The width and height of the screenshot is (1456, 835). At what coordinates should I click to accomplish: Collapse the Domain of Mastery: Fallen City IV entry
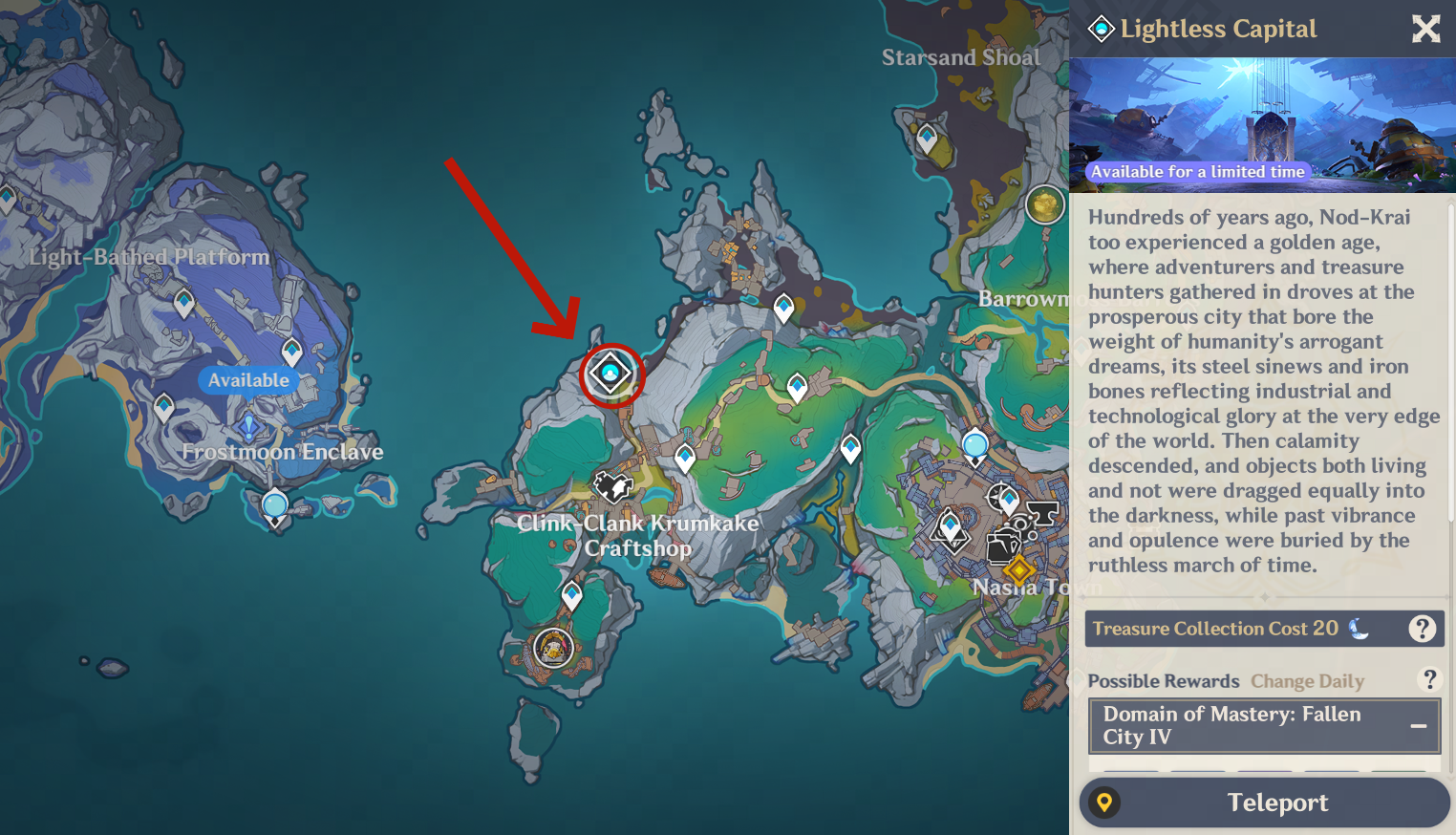coord(1419,726)
